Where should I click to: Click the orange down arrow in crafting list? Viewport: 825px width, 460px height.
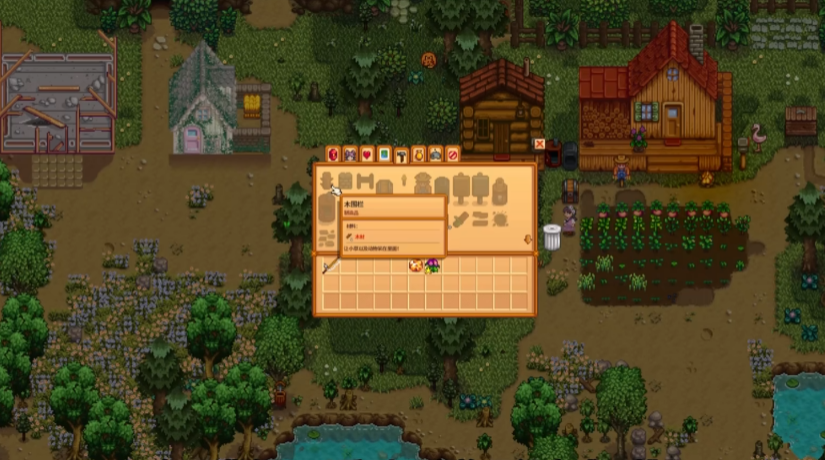tap(527, 239)
